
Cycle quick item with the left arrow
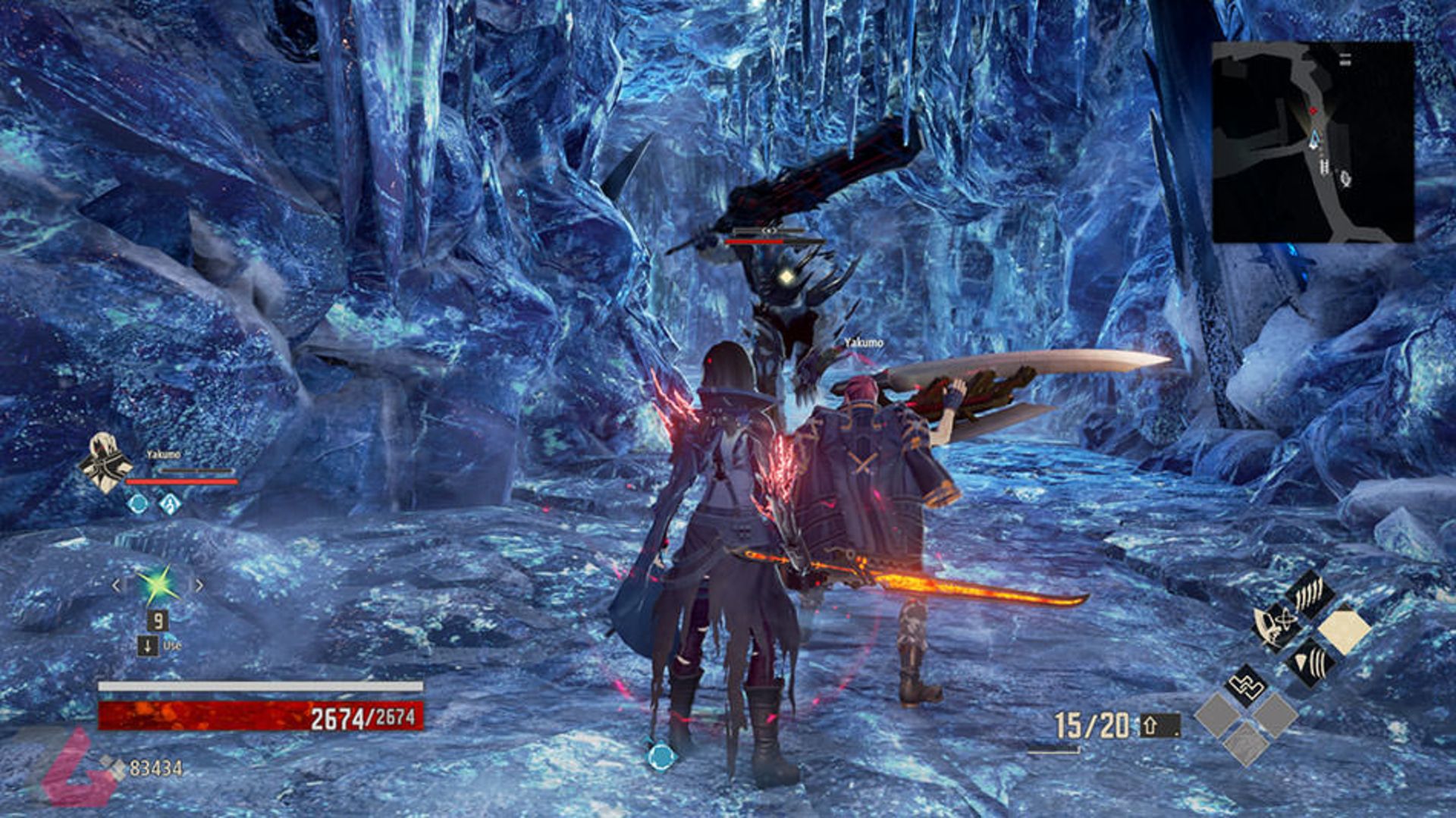click(116, 585)
